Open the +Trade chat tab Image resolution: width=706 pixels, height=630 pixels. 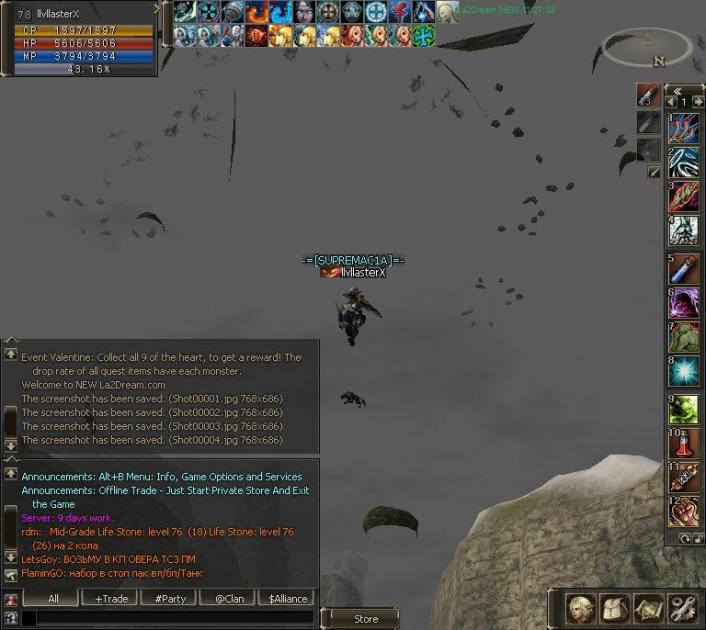coord(111,598)
